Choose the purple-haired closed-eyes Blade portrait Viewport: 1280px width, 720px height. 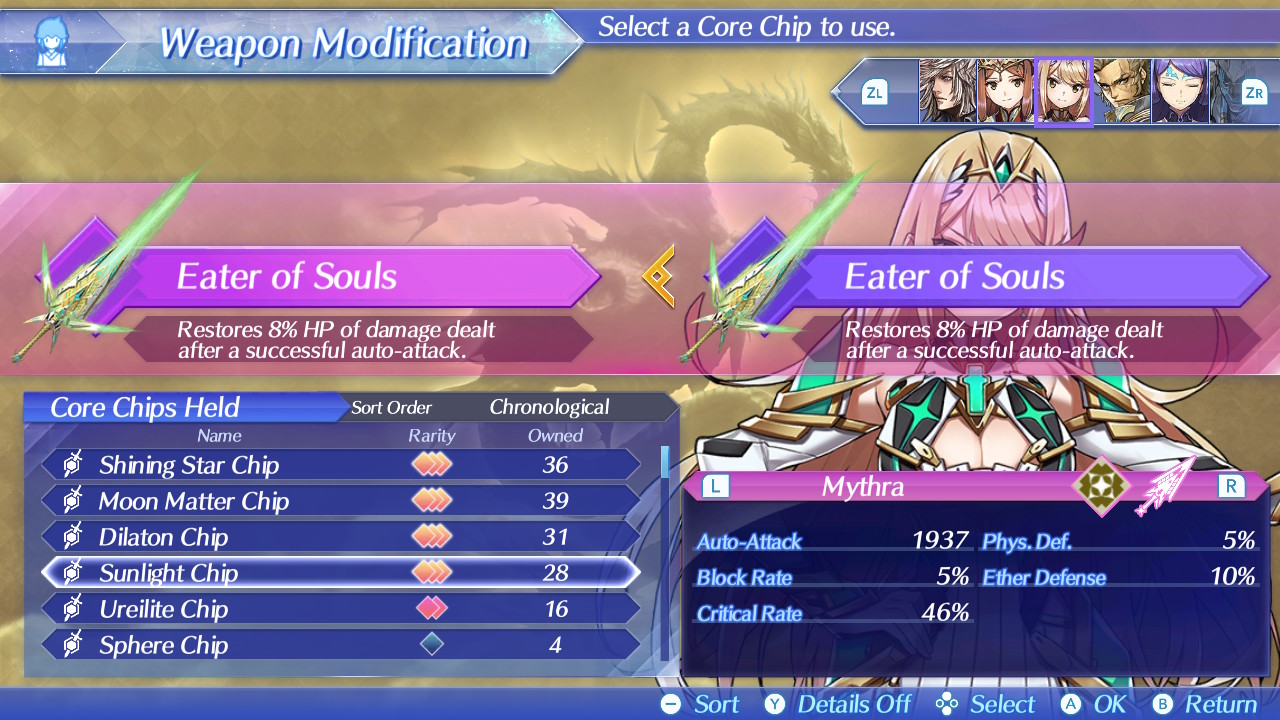coord(1179,91)
